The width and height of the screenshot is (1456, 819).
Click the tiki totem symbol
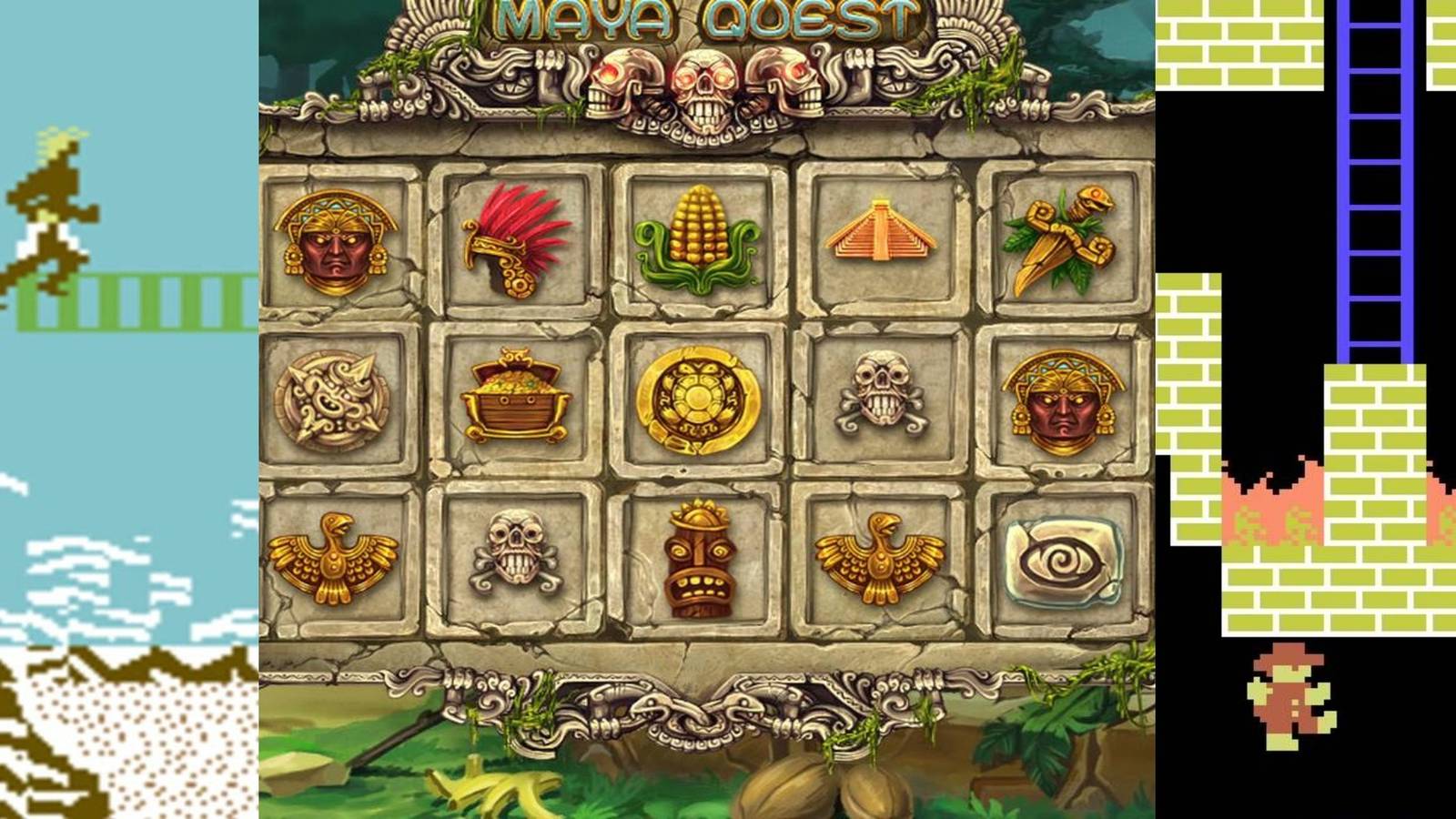coord(699,562)
